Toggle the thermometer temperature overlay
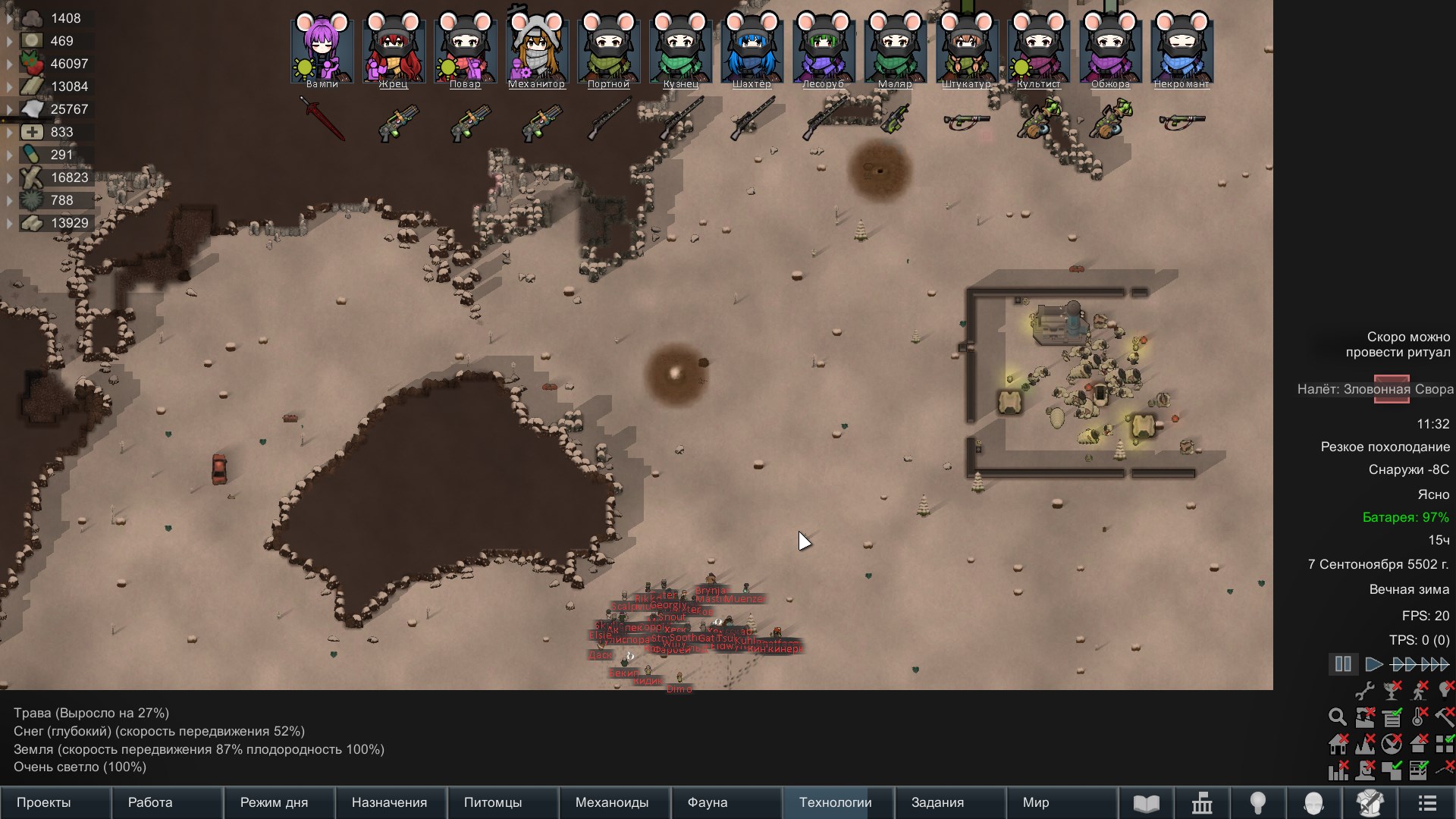This screenshot has width=1456, height=819. (1419, 717)
